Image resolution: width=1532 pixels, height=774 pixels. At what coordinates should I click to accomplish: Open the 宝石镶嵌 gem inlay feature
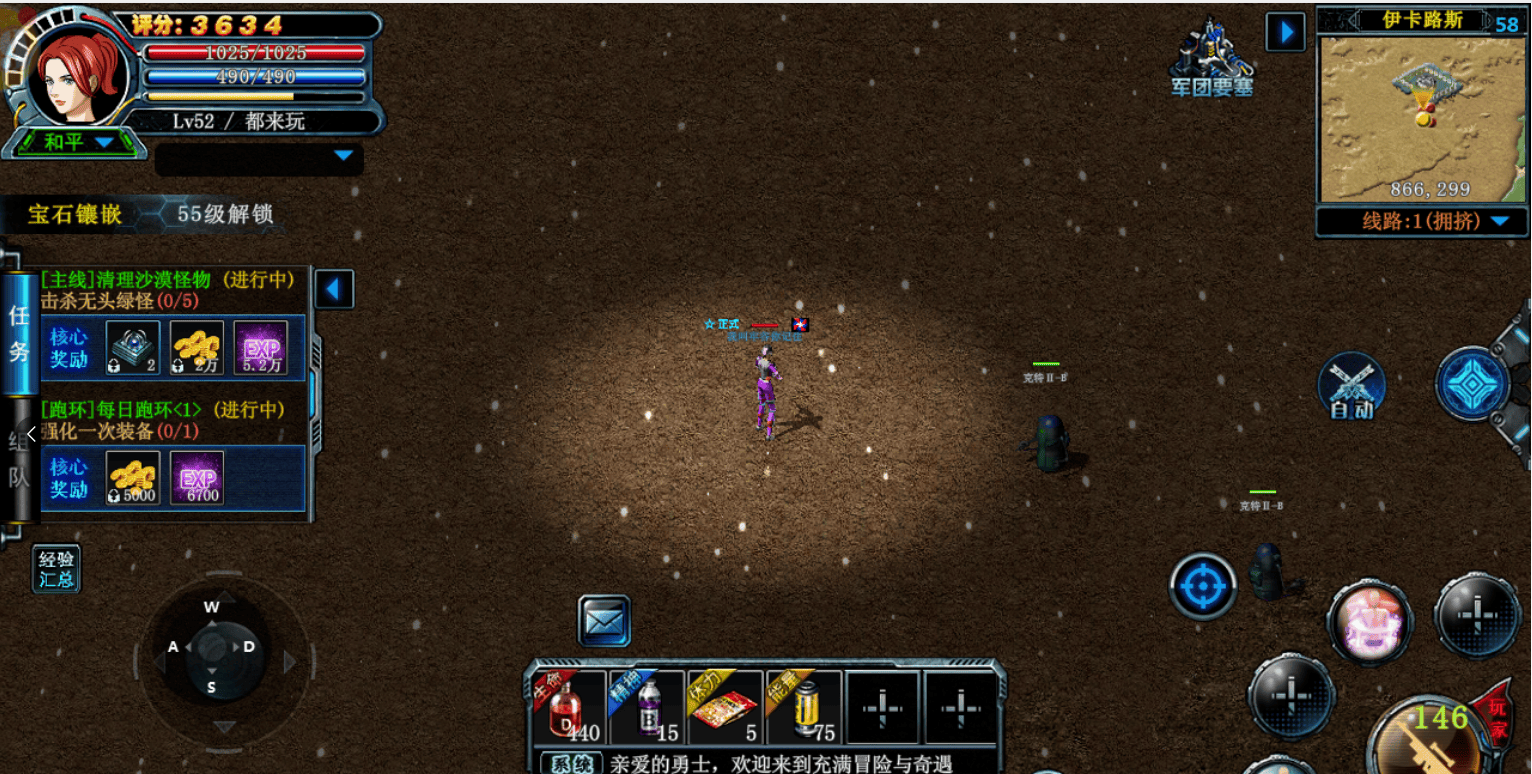[75, 214]
